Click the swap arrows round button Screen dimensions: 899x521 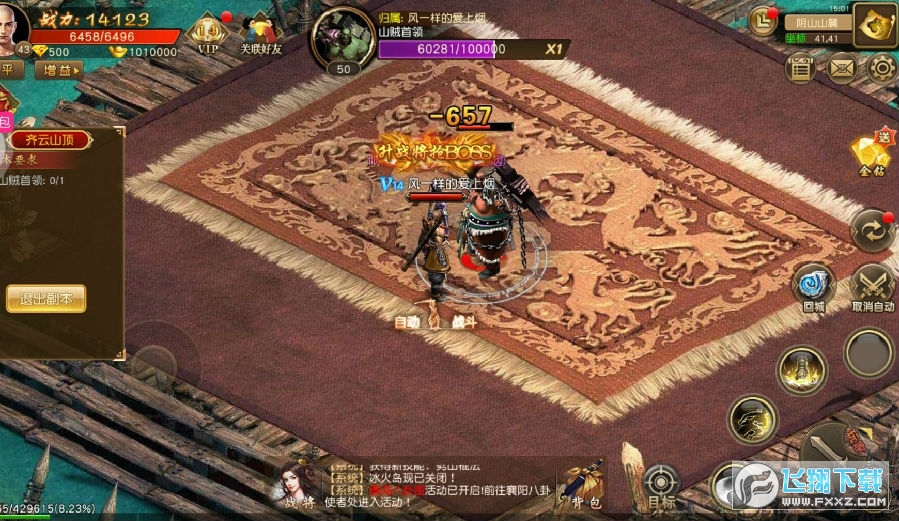[870, 230]
